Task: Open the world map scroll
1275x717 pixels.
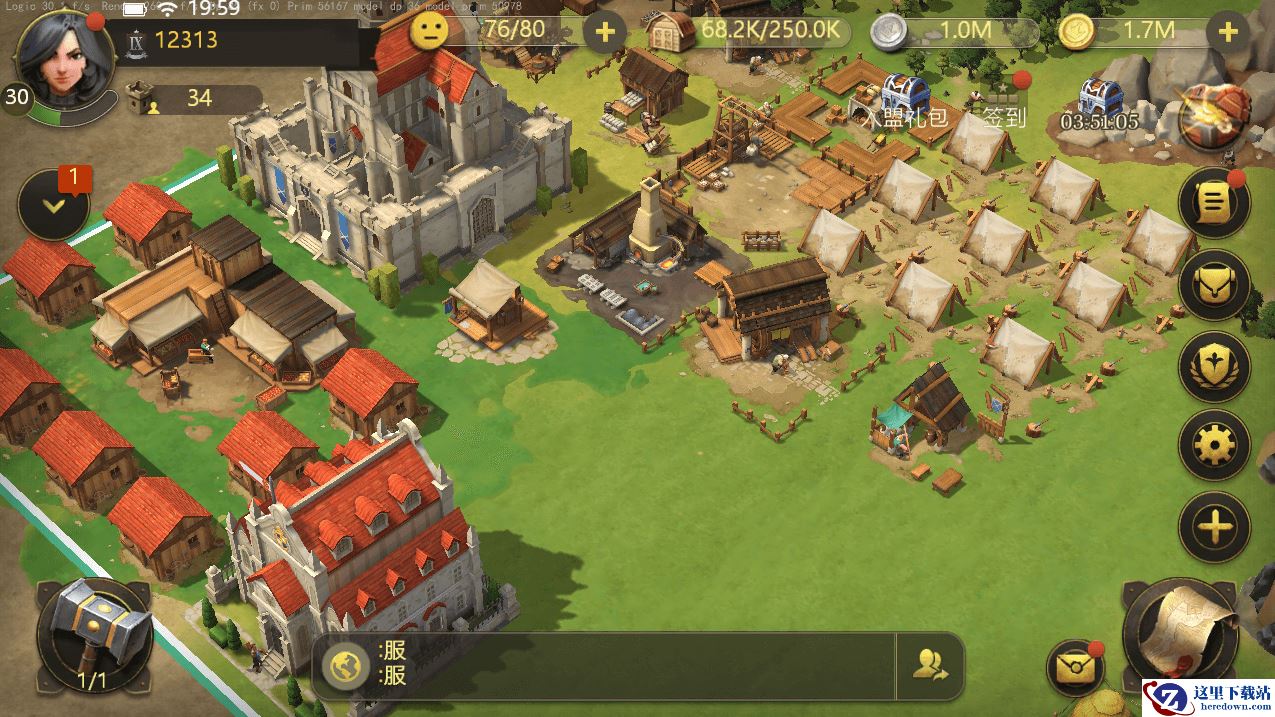Action: [1187, 630]
